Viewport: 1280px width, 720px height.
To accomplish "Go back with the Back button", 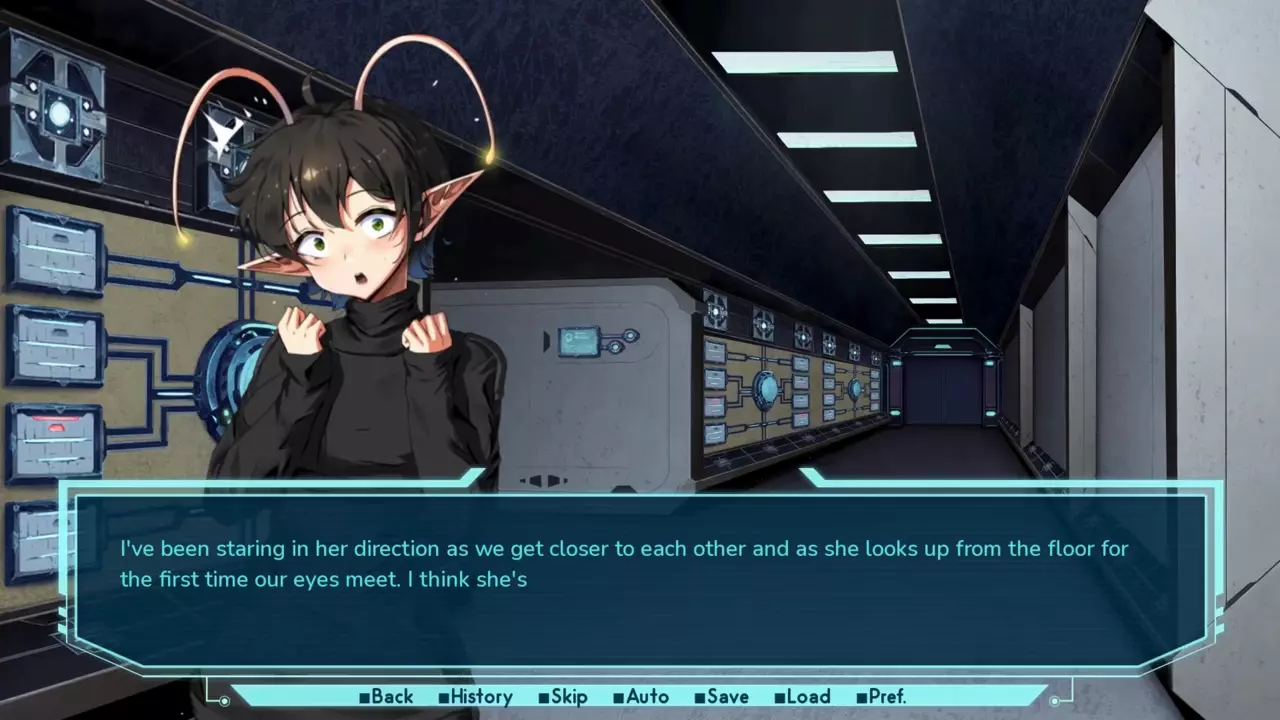I will coord(386,697).
